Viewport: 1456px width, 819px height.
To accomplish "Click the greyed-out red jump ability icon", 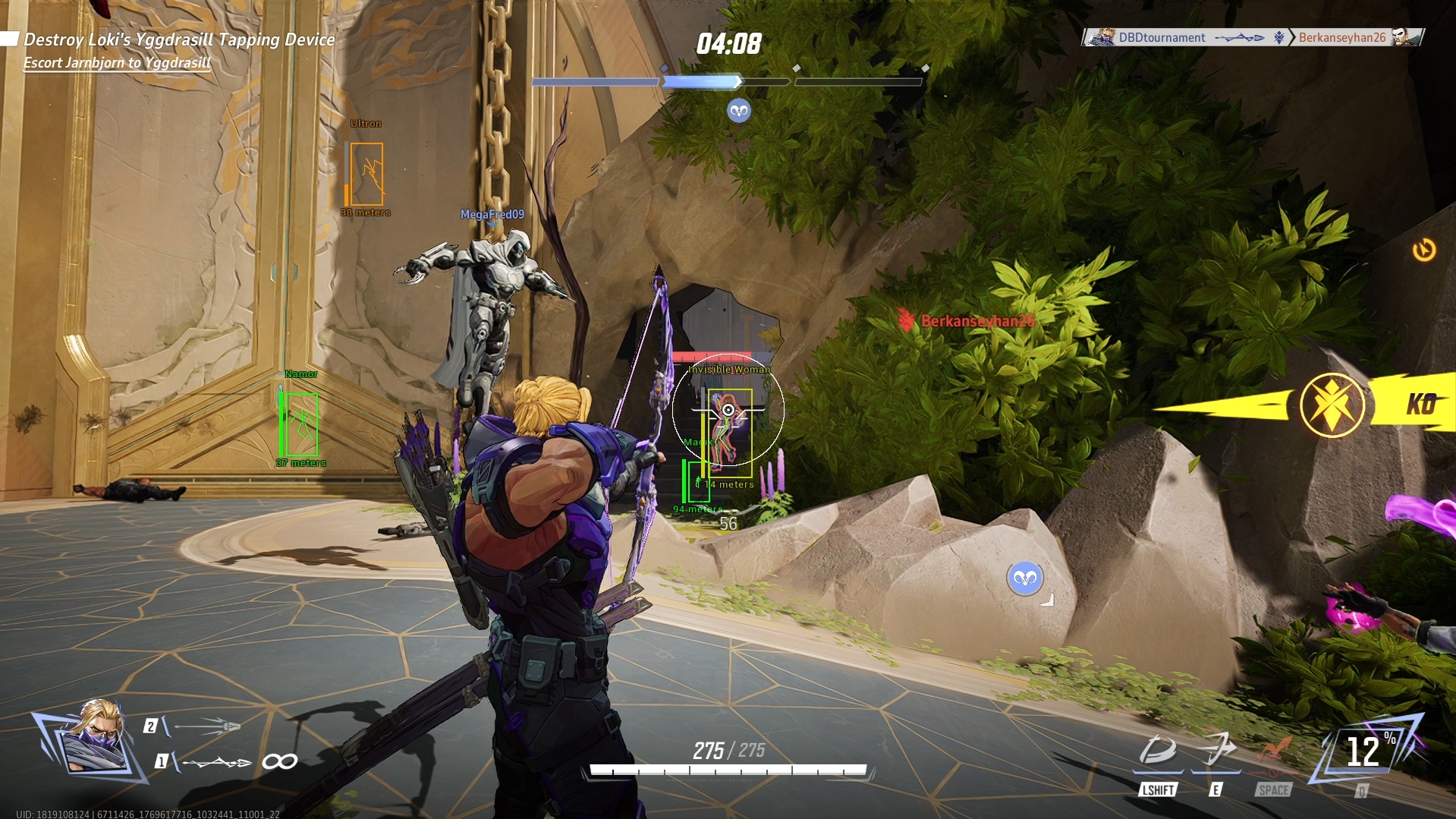I will coord(1274,751).
